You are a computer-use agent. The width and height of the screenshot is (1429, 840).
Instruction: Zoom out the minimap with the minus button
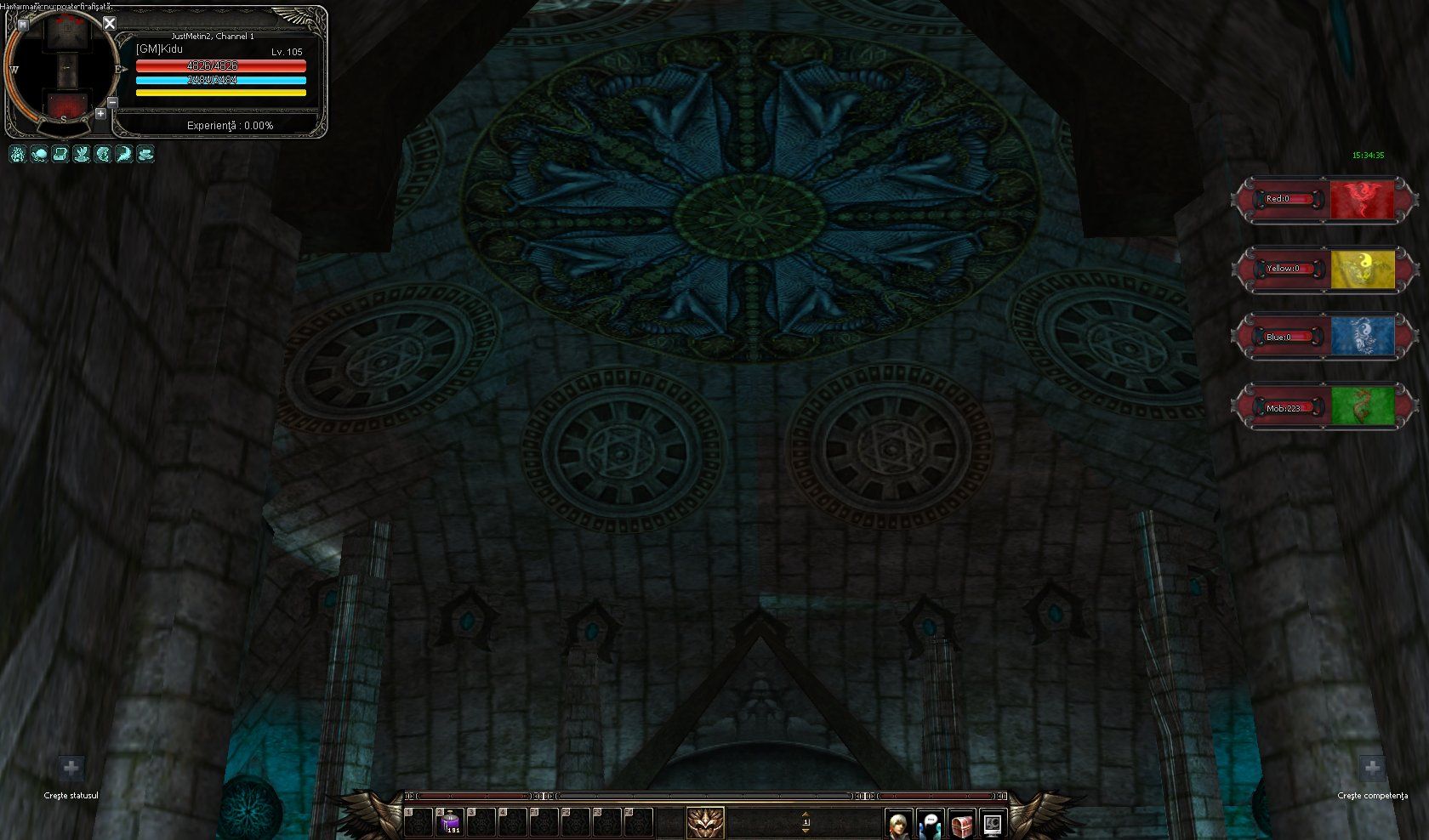pyautogui.click(x=112, y=102)
